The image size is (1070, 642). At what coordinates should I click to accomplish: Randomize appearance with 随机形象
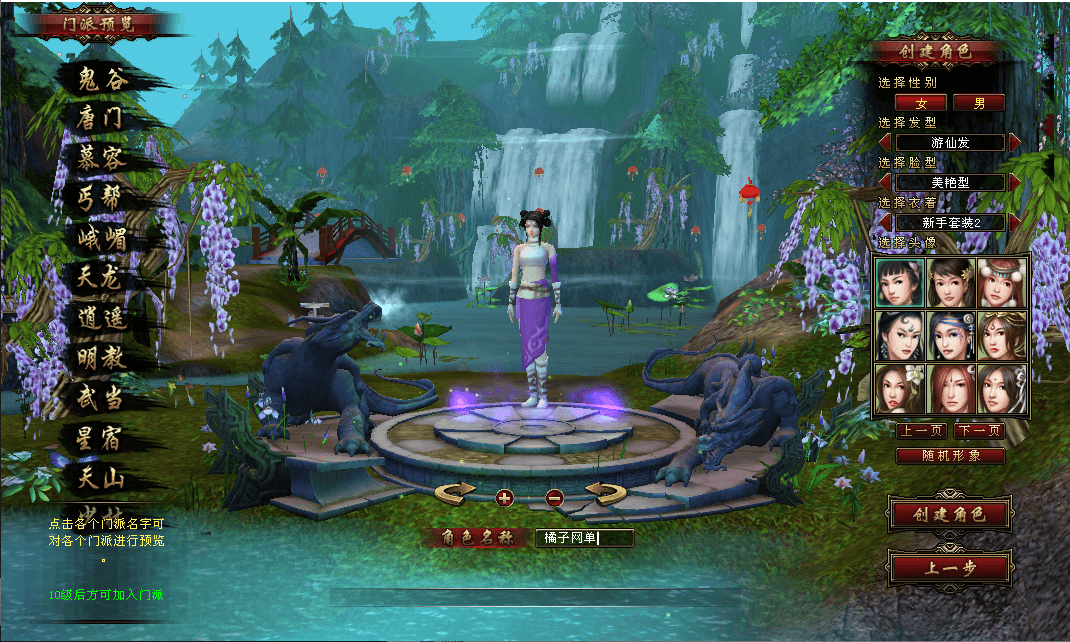tap(950, 455)
